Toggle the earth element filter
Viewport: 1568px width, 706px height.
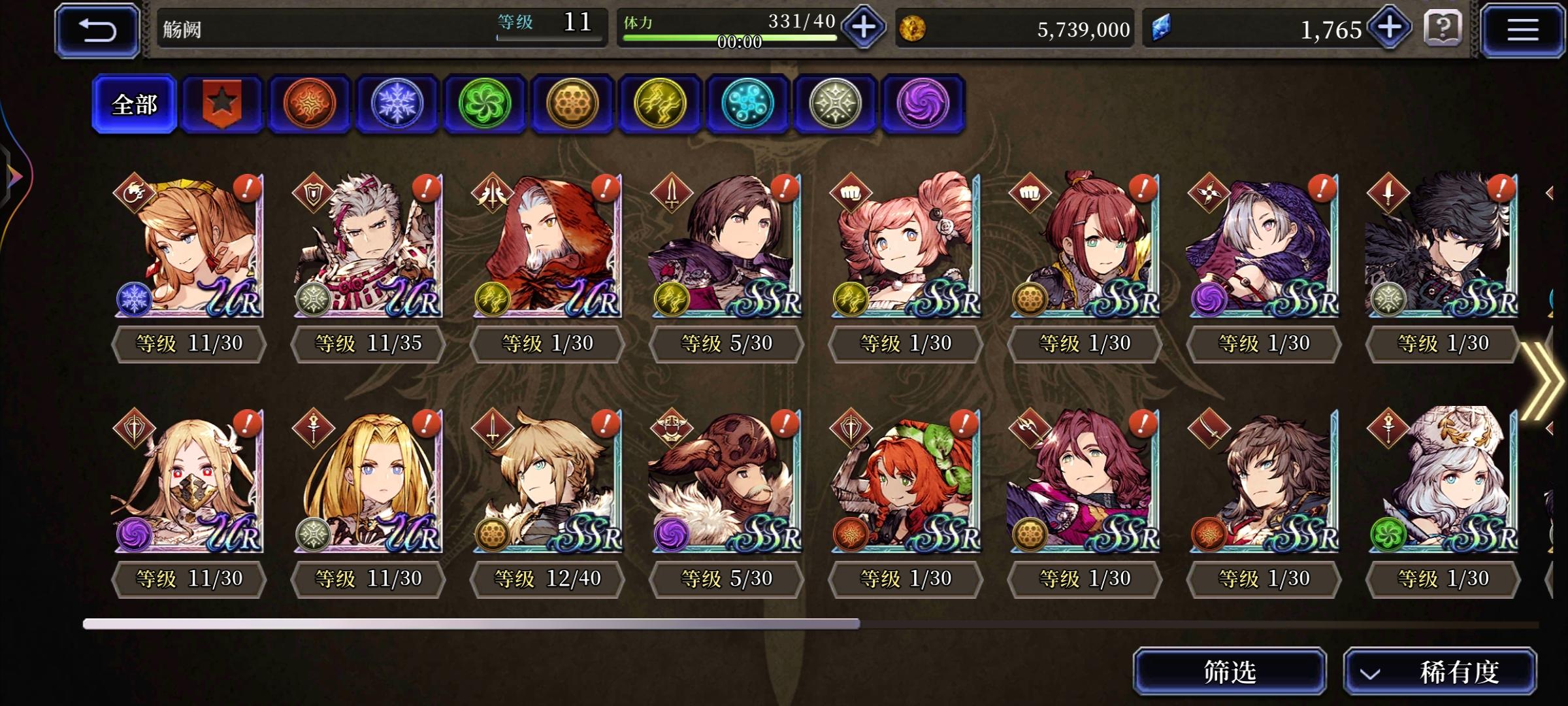coord(572,104)
